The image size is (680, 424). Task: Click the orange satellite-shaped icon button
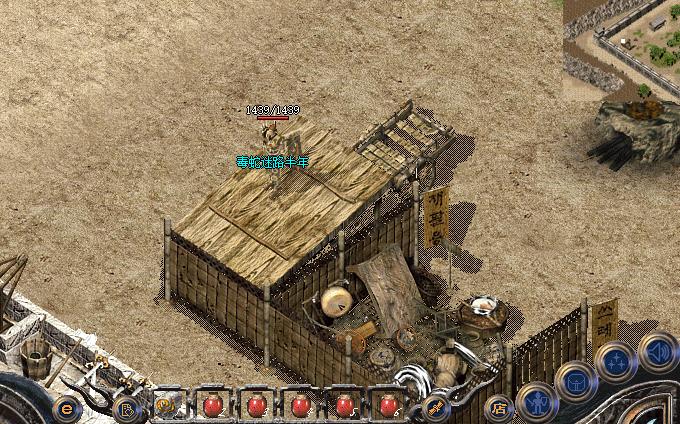(436, 406)
